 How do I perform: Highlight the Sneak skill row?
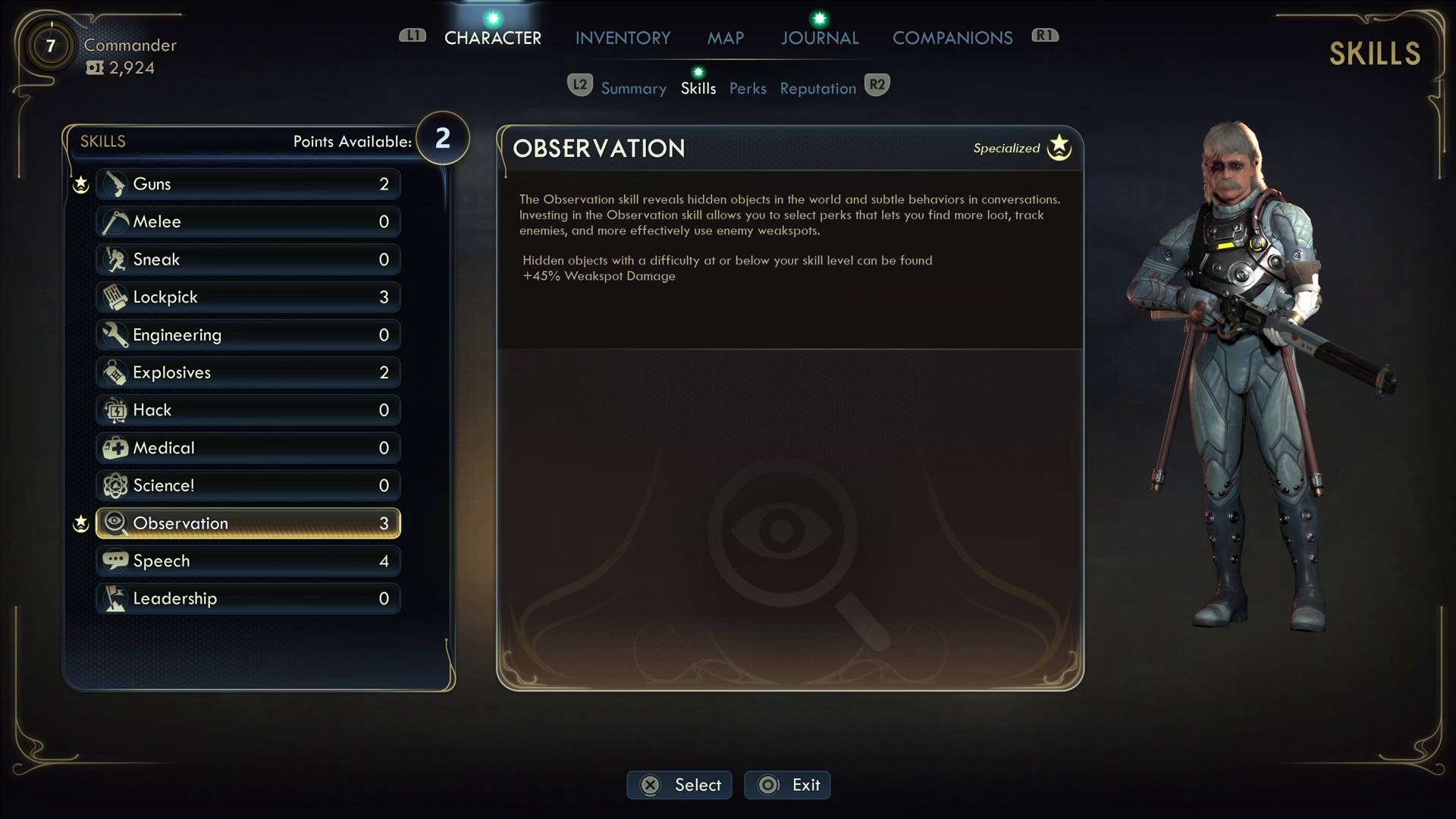[248, 259]
